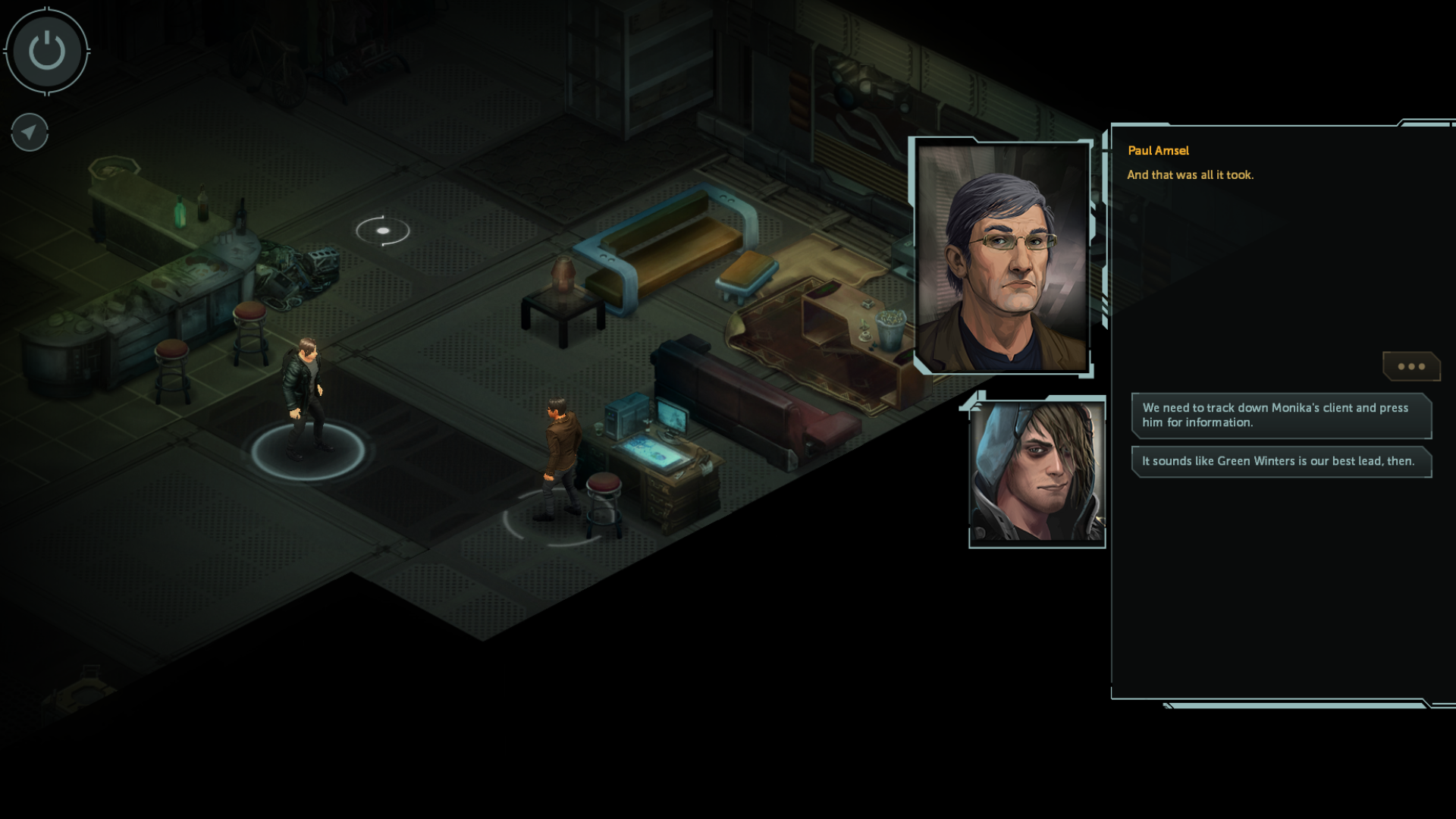
Task: Click Paul Amsel's portrait
Action: point(1002,256)
